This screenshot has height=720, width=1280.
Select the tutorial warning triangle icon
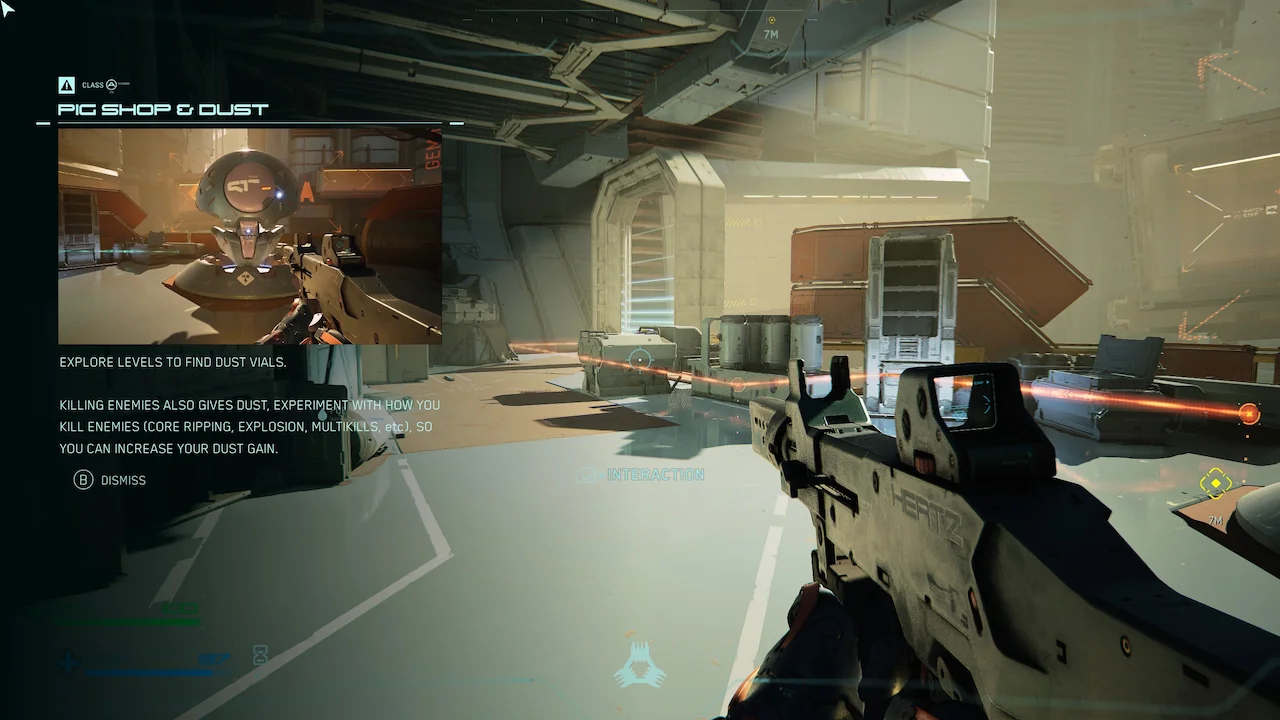click(x=67, y=85)
